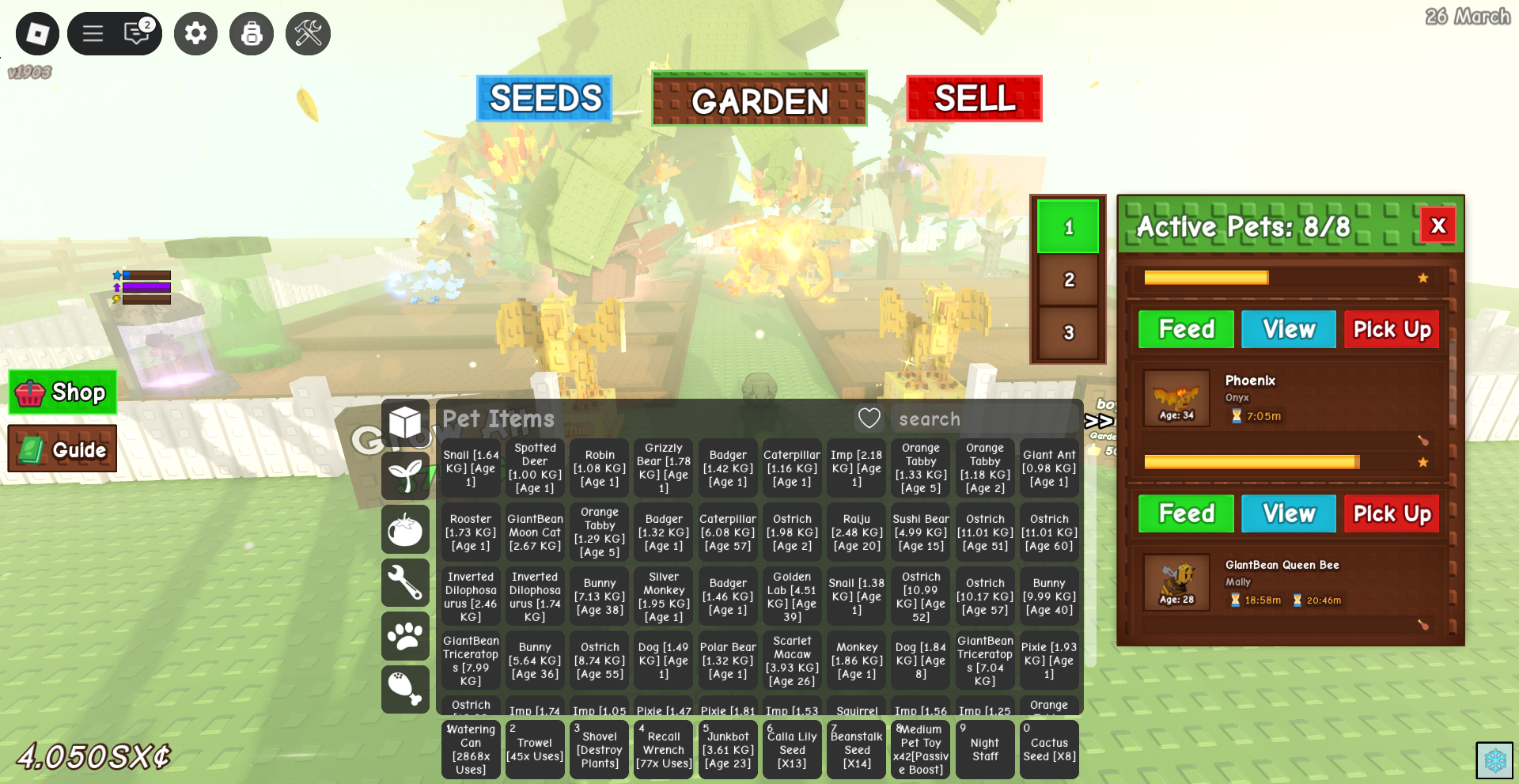This screenshot has width=1519, height=784.
Task: Show the paw print pets category
Action: [x=405, y=636]
